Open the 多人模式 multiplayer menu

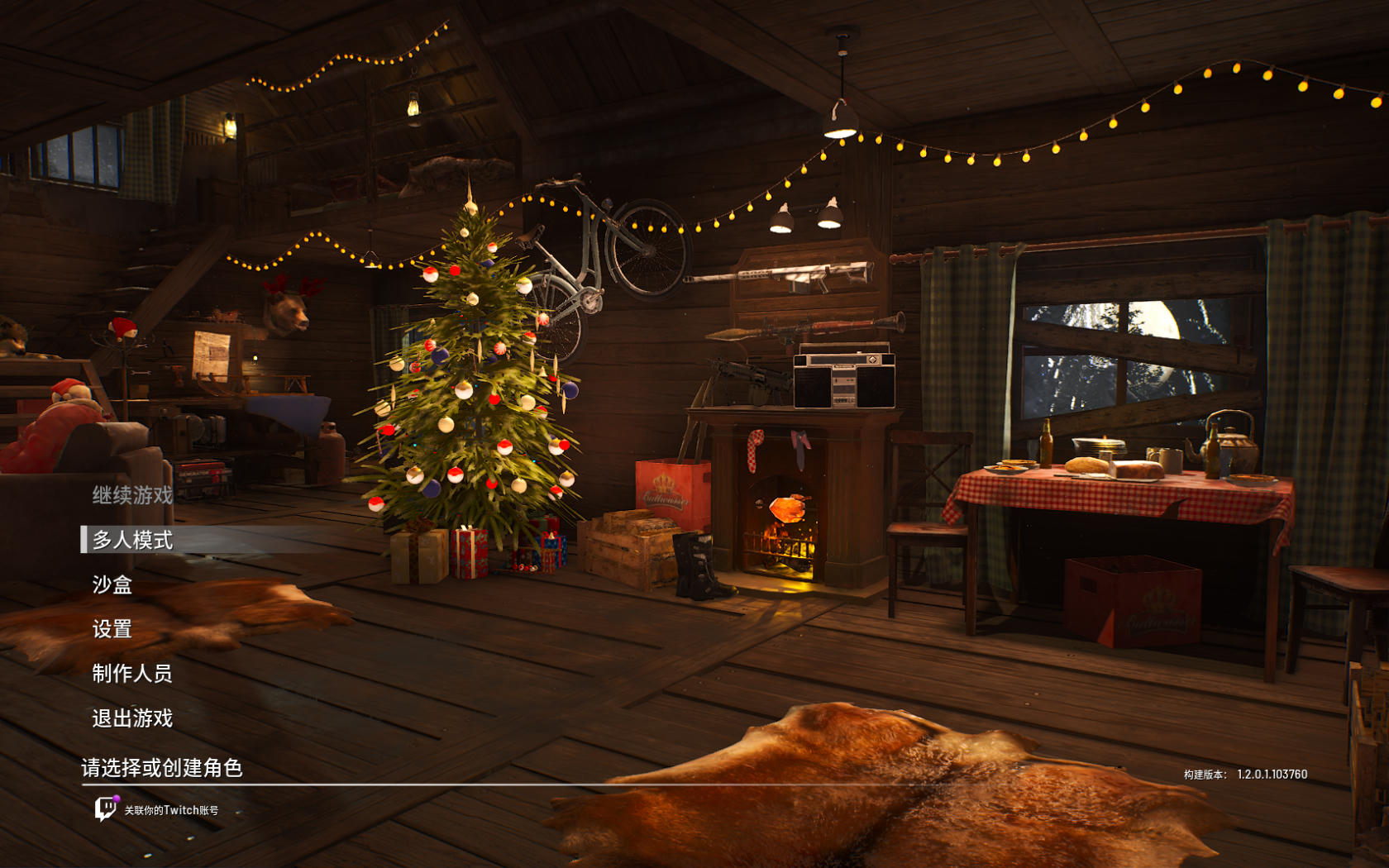tap(132, 540)
